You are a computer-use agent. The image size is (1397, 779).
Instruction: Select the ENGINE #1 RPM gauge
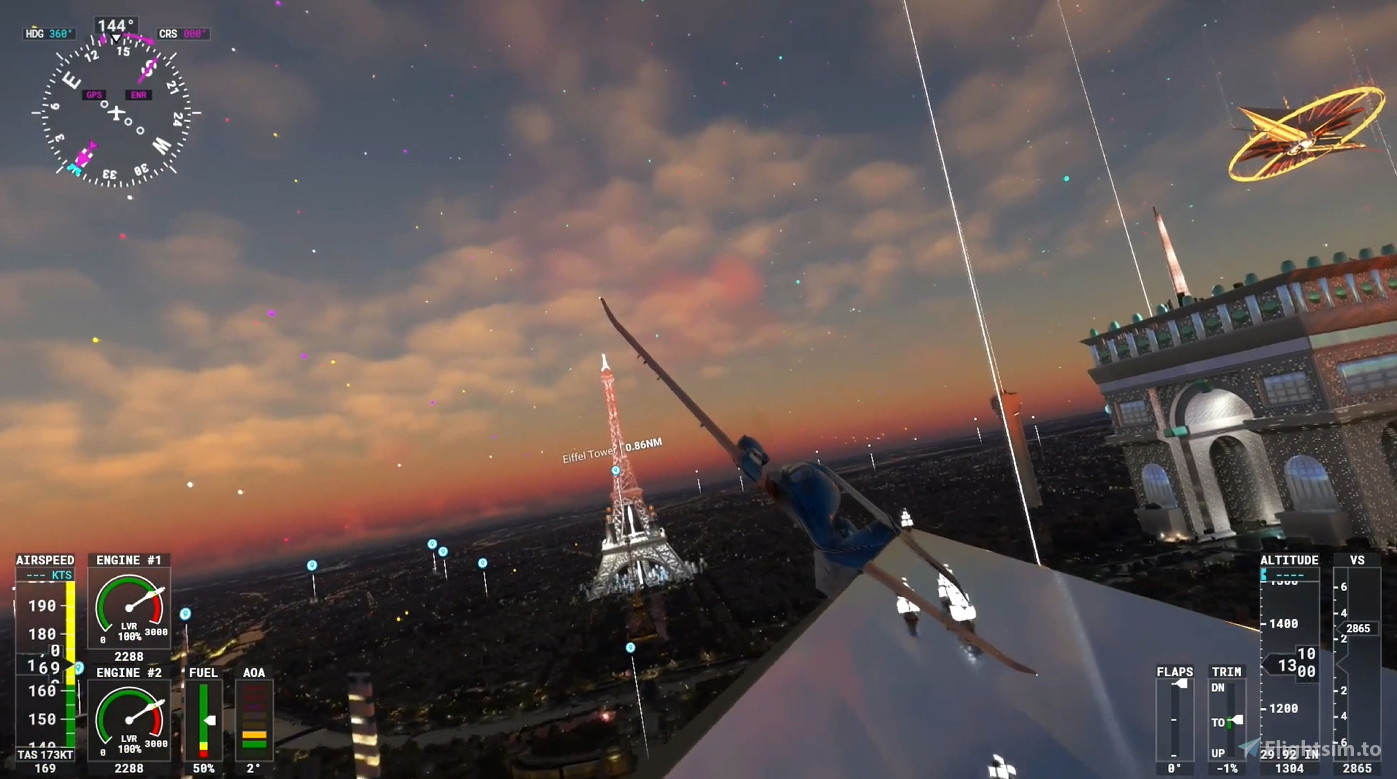[128, 606]
